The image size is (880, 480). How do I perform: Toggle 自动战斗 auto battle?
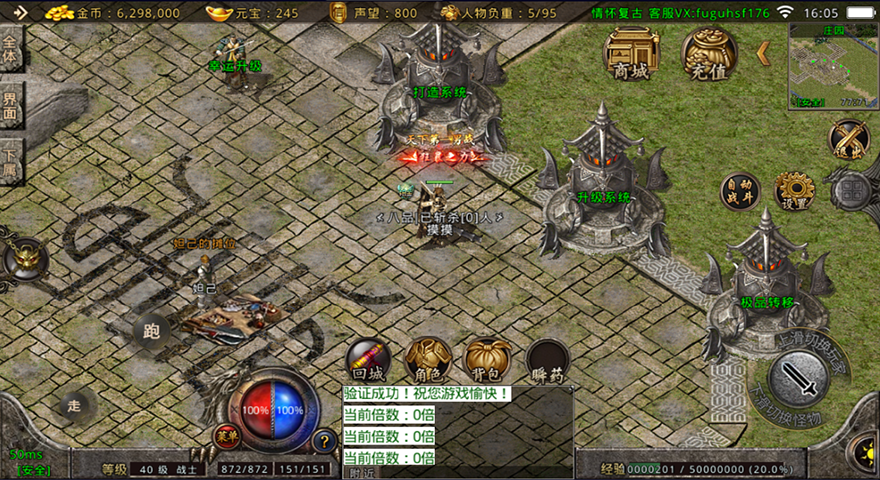point(740,190)
